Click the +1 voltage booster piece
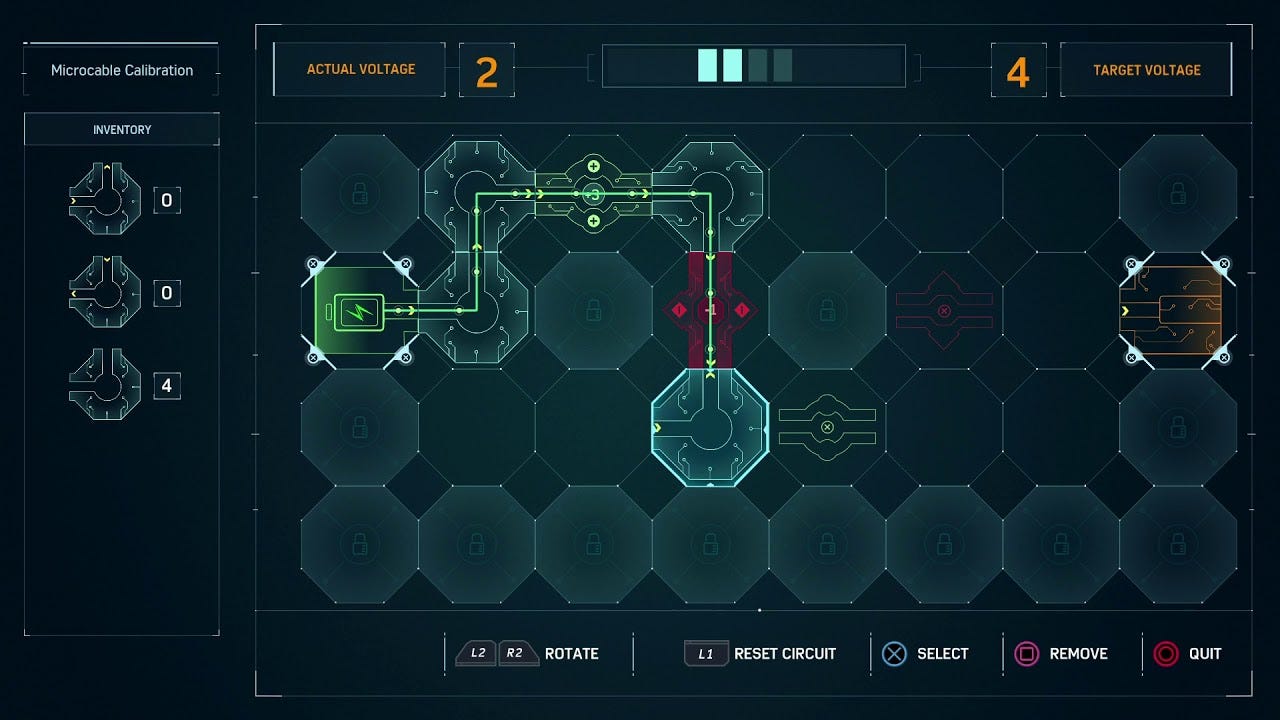1280x720 pixels. pyautogui.click(x=595, y=193)
